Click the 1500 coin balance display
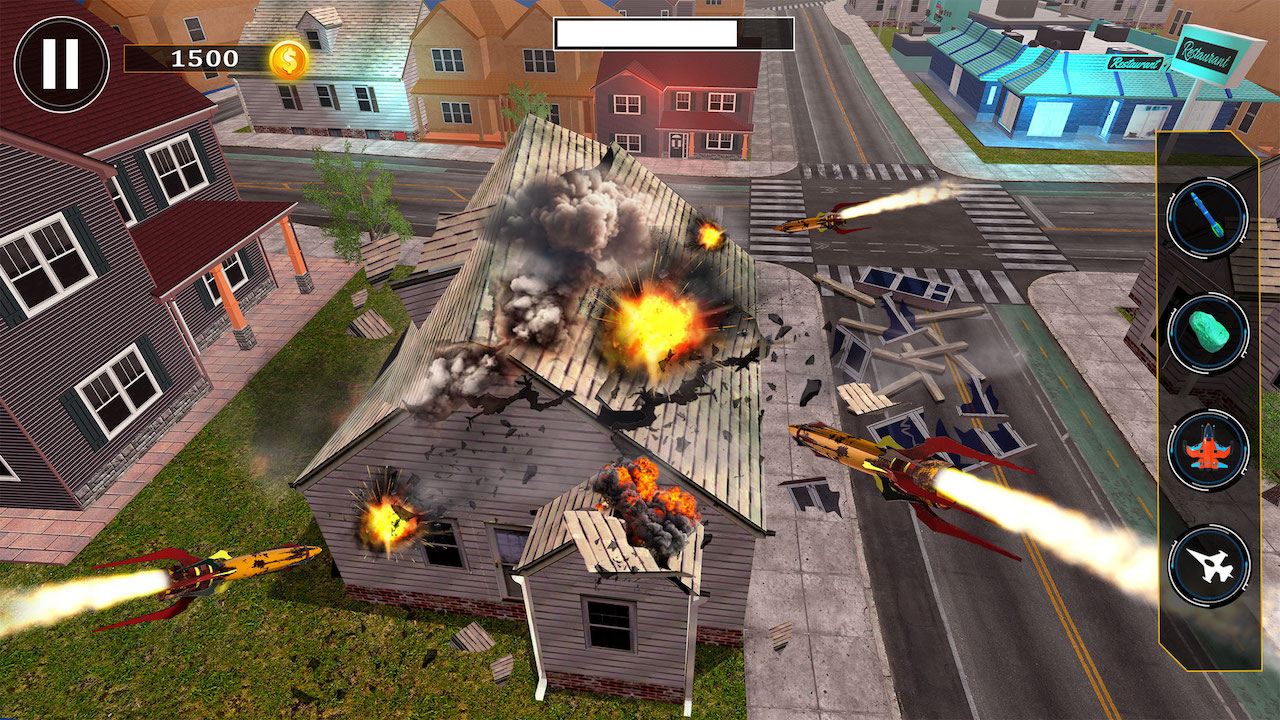 (200, 60)
